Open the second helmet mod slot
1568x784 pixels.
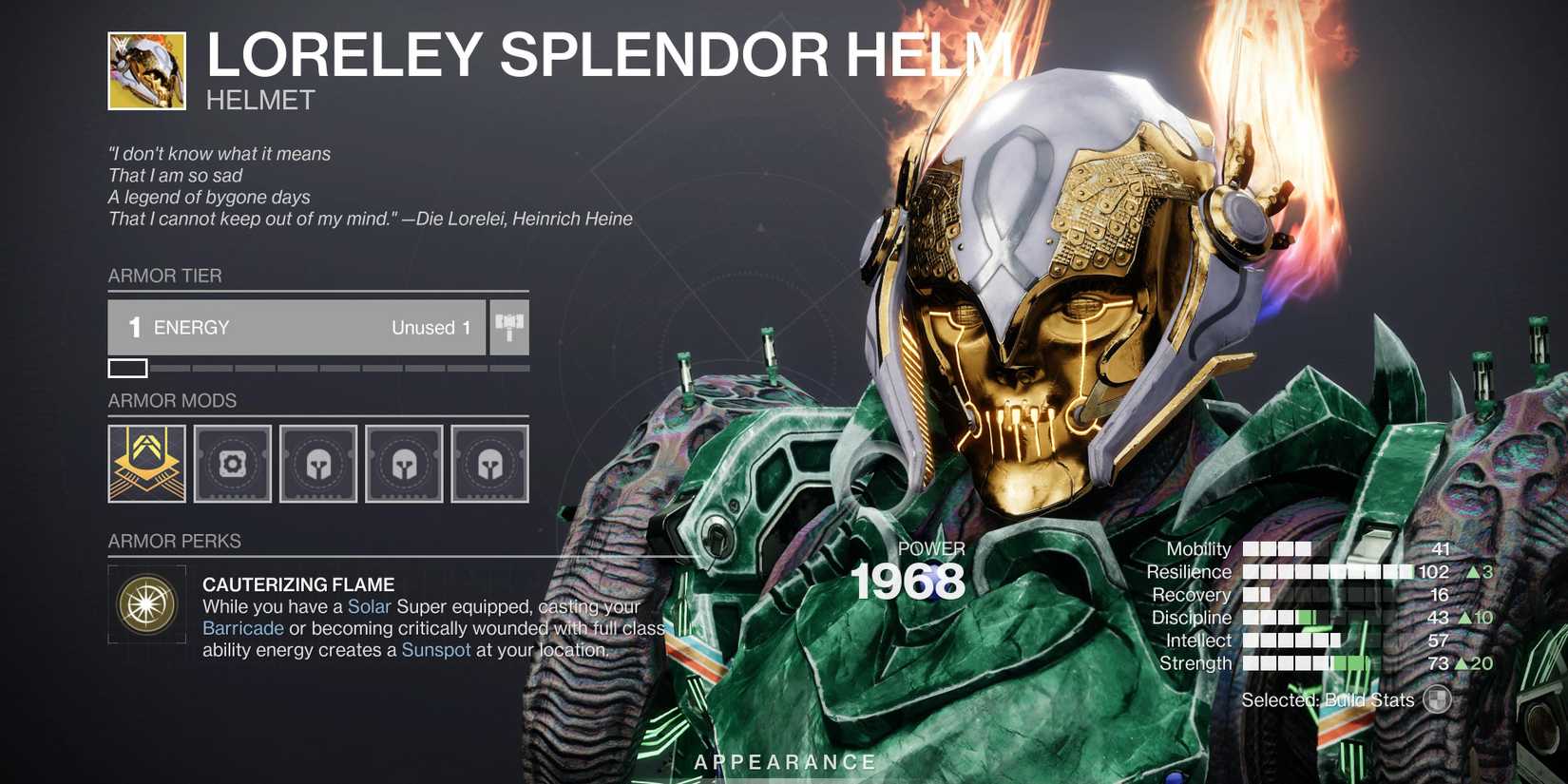pyautogui.click(x=404, y=464)
